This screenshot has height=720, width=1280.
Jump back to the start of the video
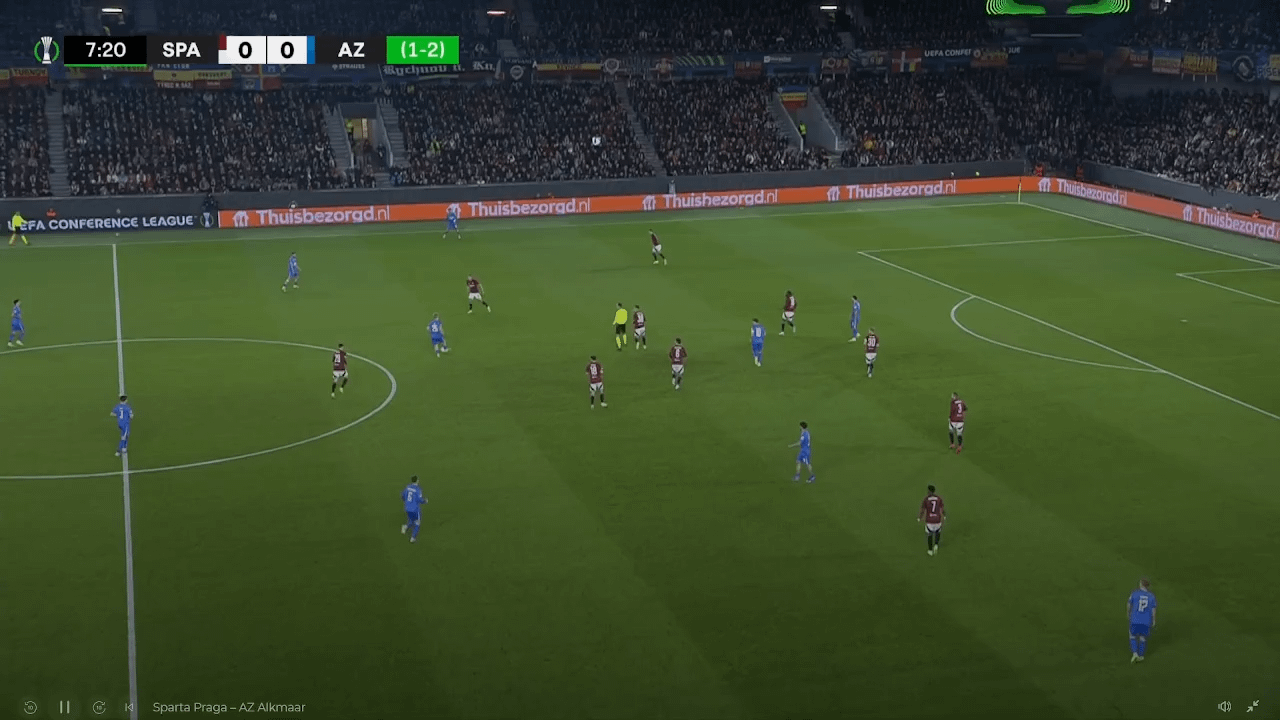(129, 707)
